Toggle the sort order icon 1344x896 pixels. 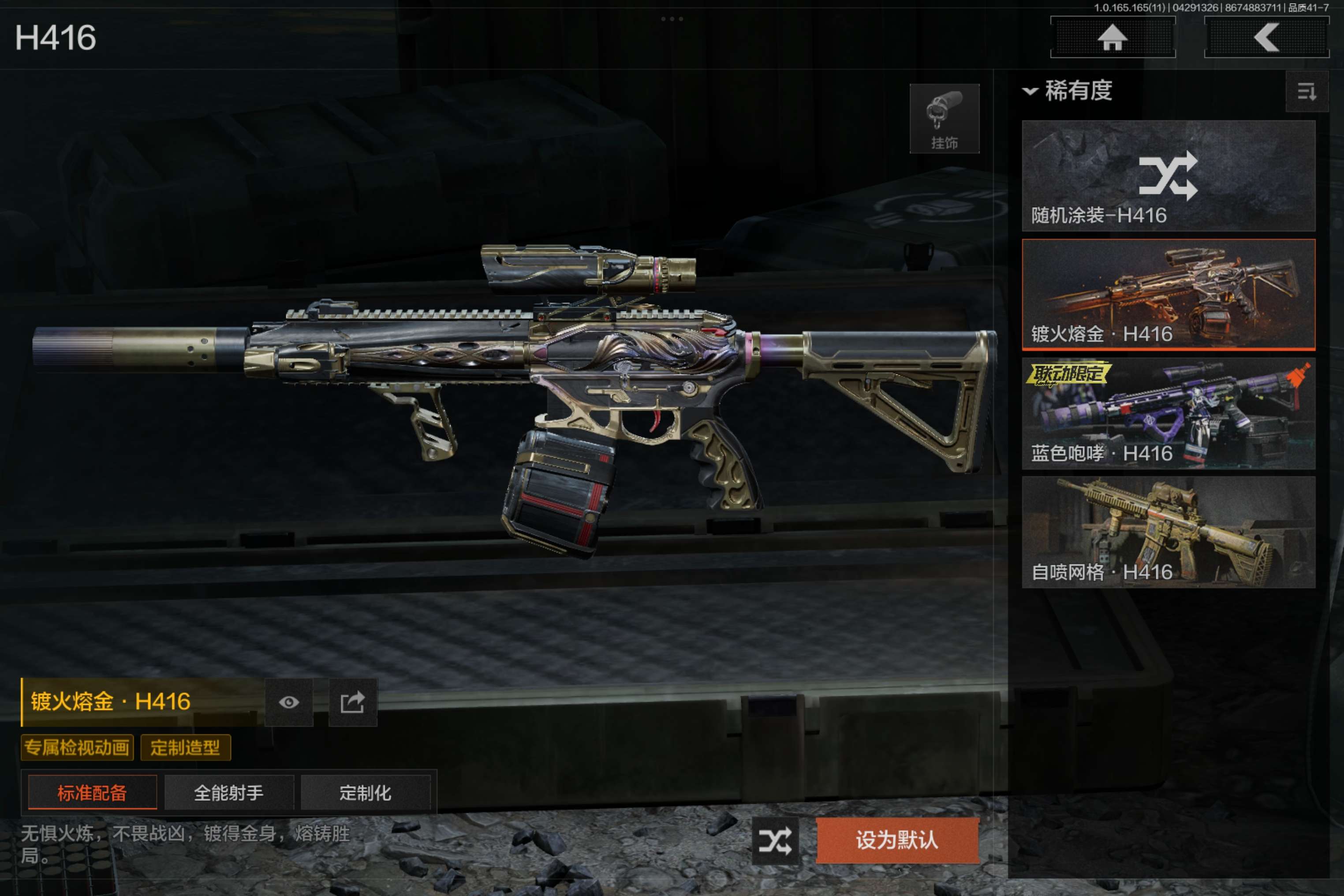click(1306, 91)
